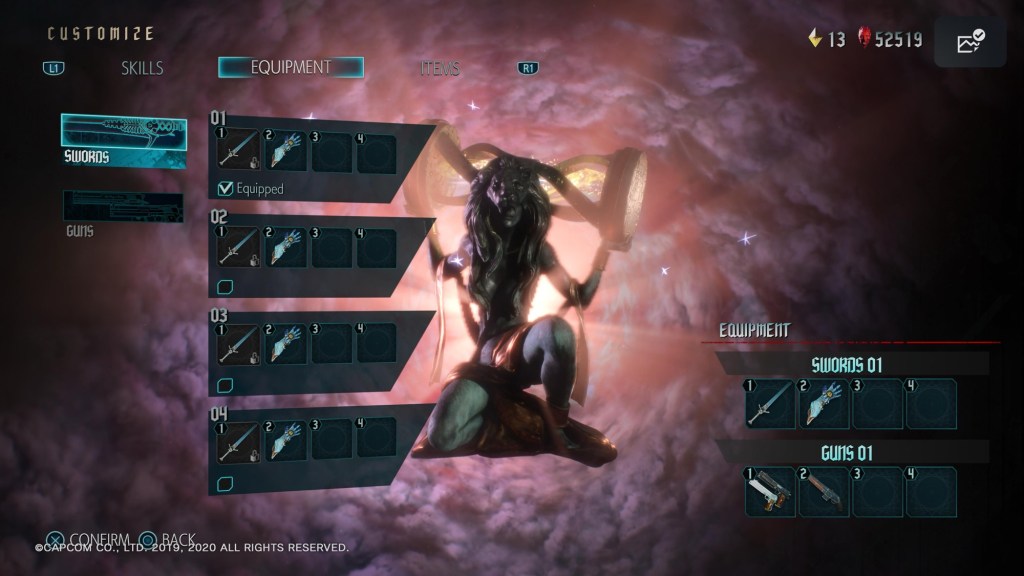Select the sword in loadout 01 slot 1

click(239, 153)
